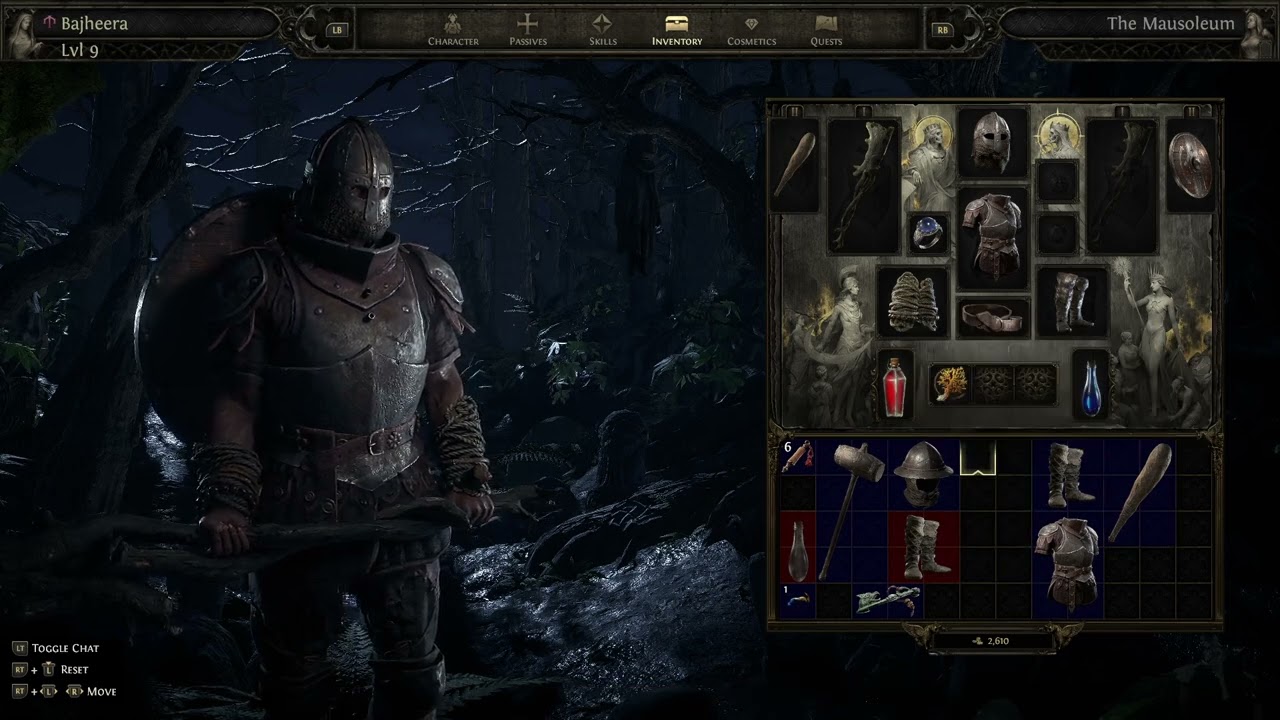This screenshot has width=1280, height=720.
Task: Pick the wooden mallet in the inventory grid
Action: pyautogui.click(x=851, y=508)
